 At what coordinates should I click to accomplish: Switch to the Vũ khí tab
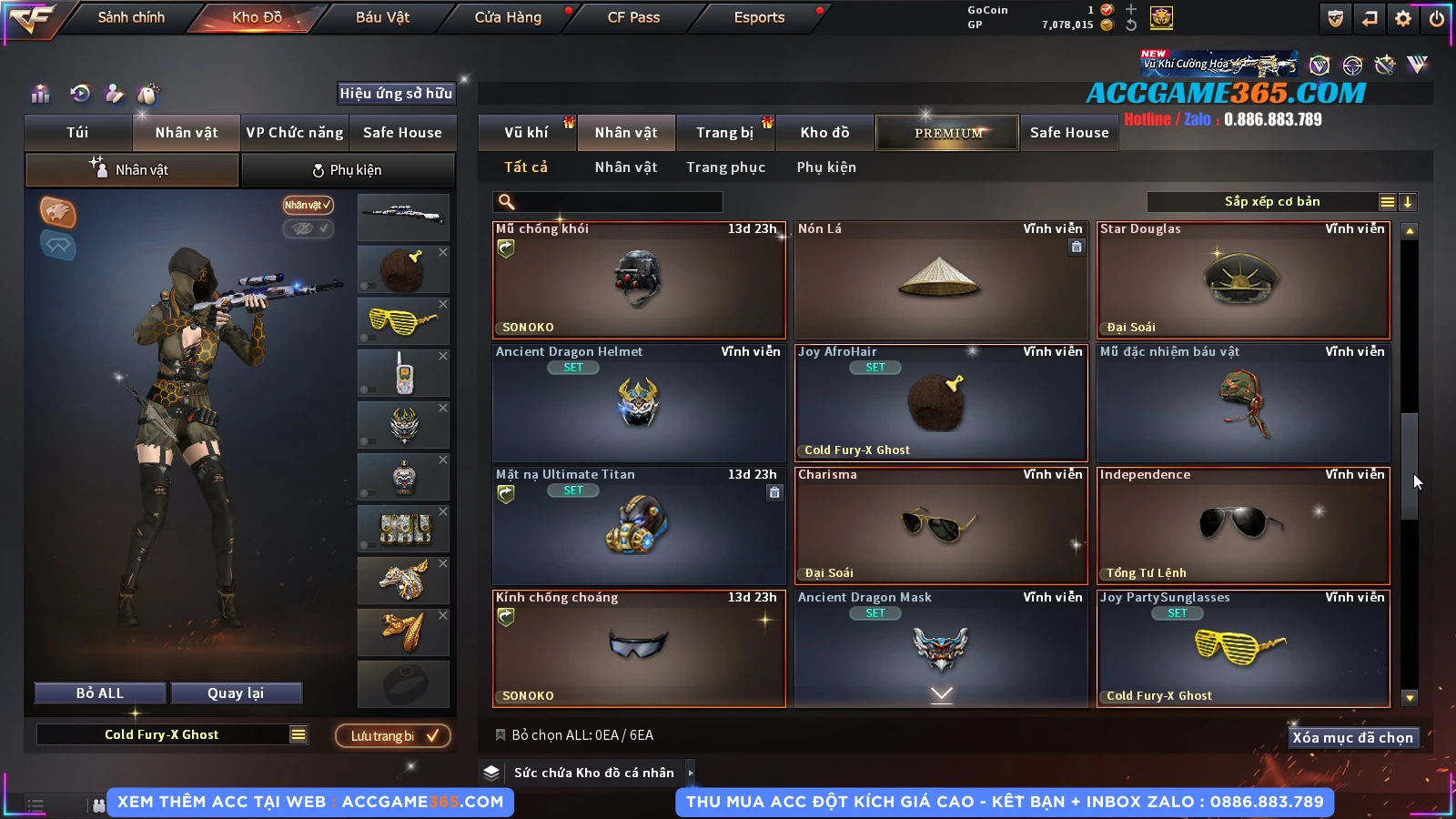tap(526, 133)
